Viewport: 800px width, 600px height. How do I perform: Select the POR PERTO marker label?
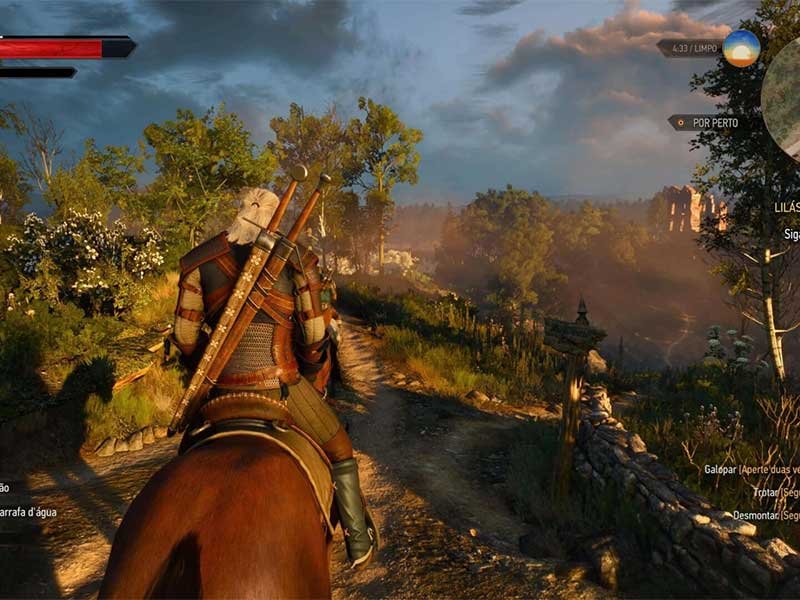(712, 123)
